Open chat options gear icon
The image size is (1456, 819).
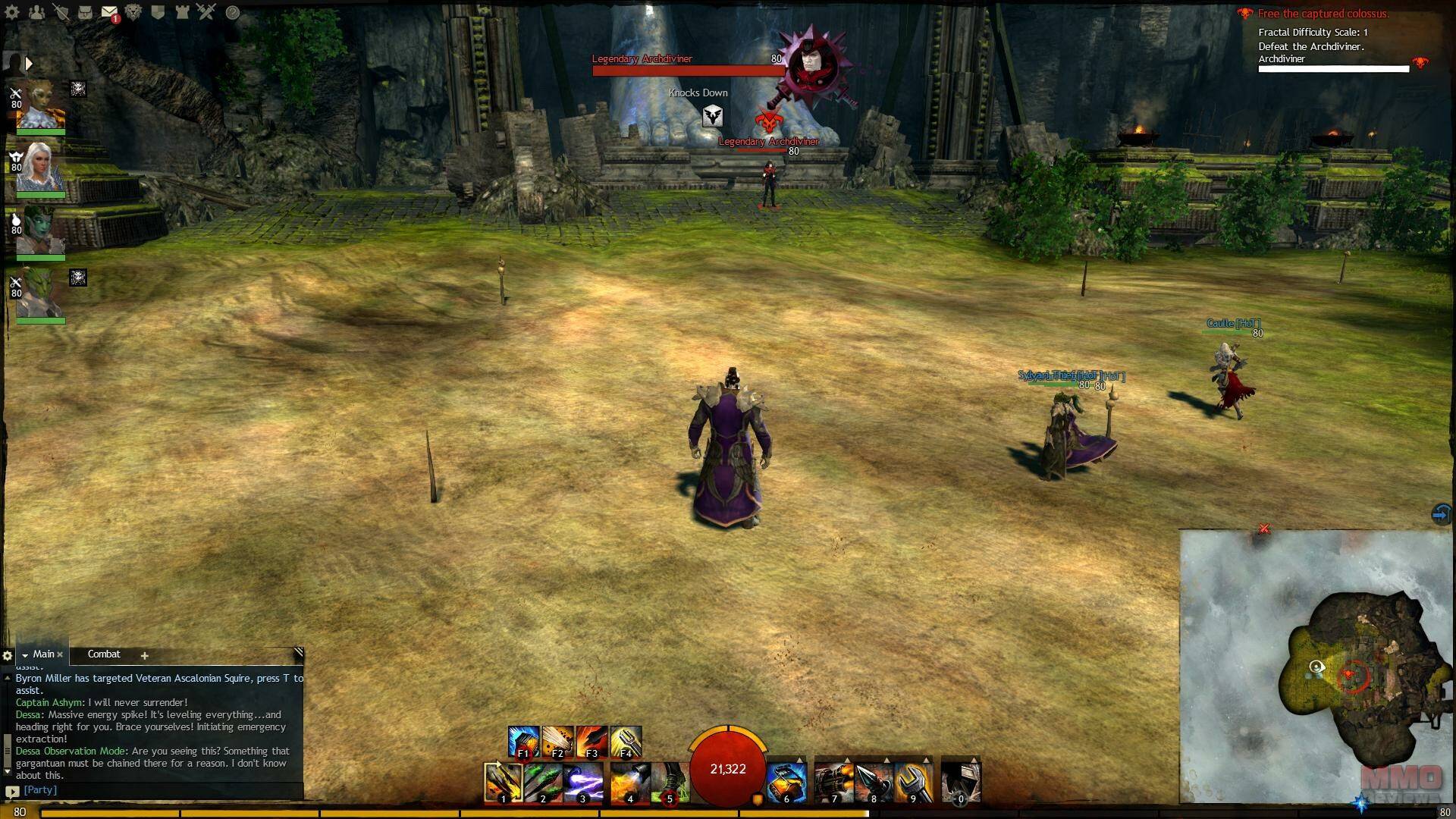(x=8, y=655)
